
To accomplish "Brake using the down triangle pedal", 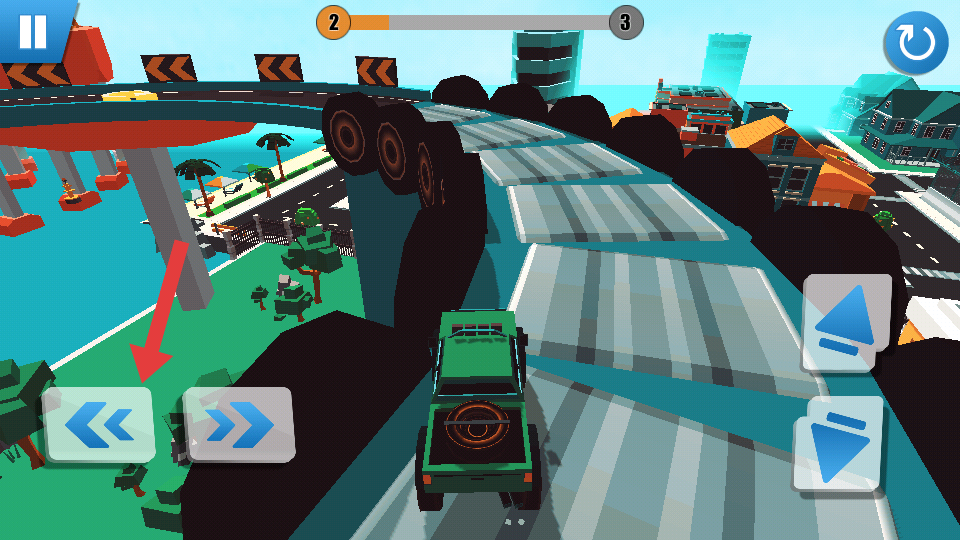I will [x=838, y=444].
